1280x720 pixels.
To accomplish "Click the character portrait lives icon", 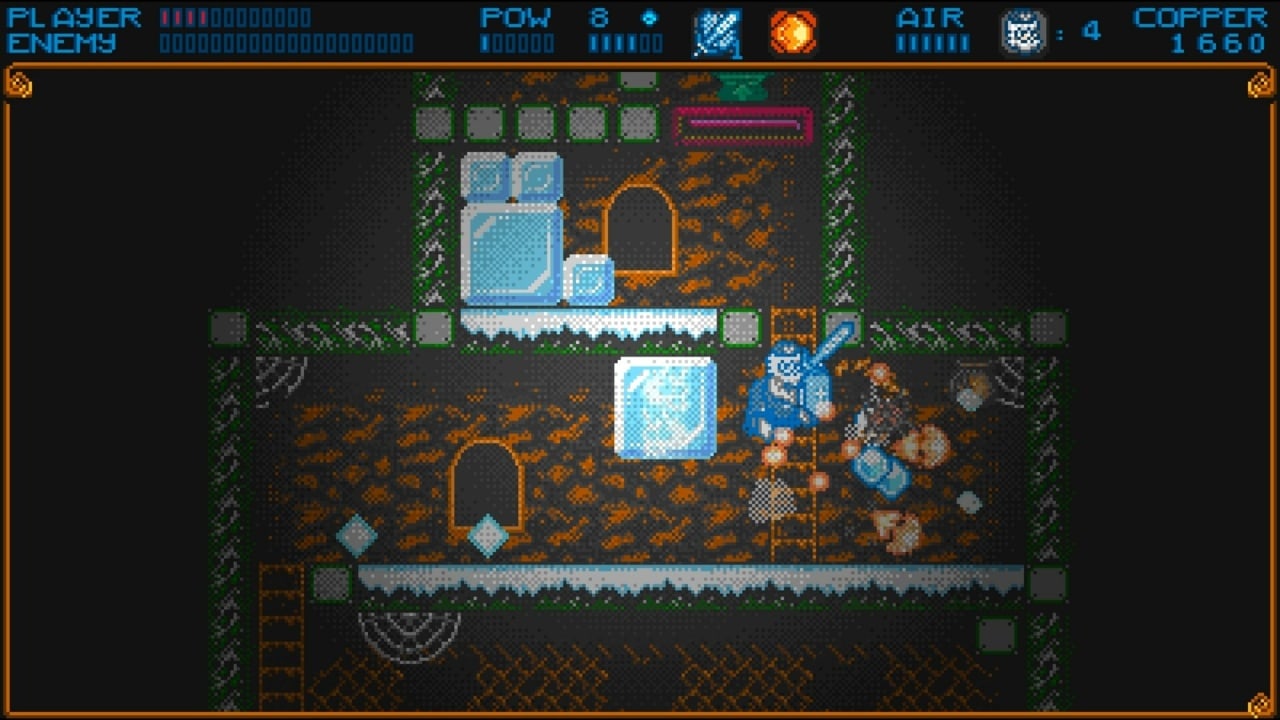I will pos(1023,33).
